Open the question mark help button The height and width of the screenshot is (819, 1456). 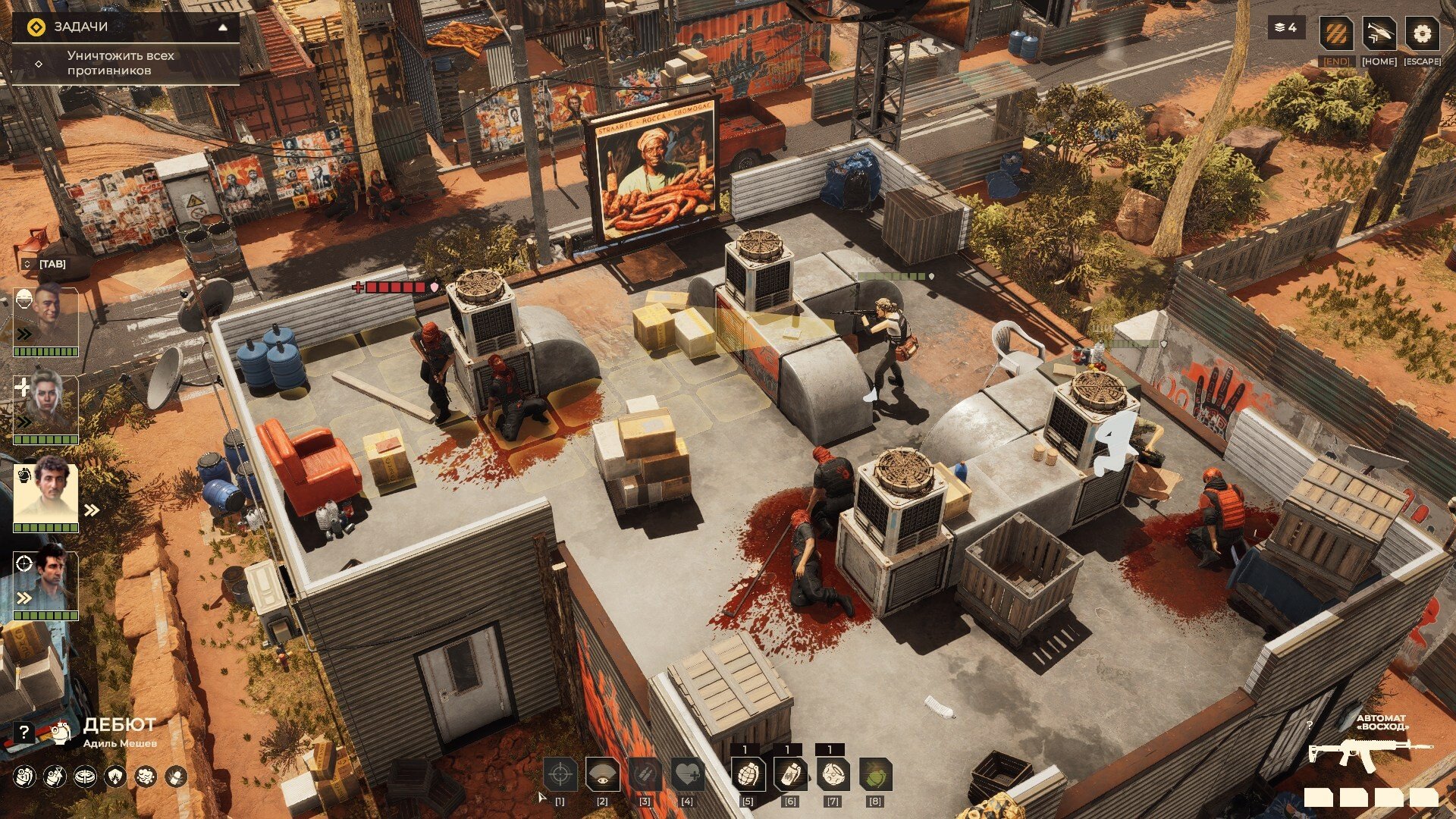click(24, 732)
